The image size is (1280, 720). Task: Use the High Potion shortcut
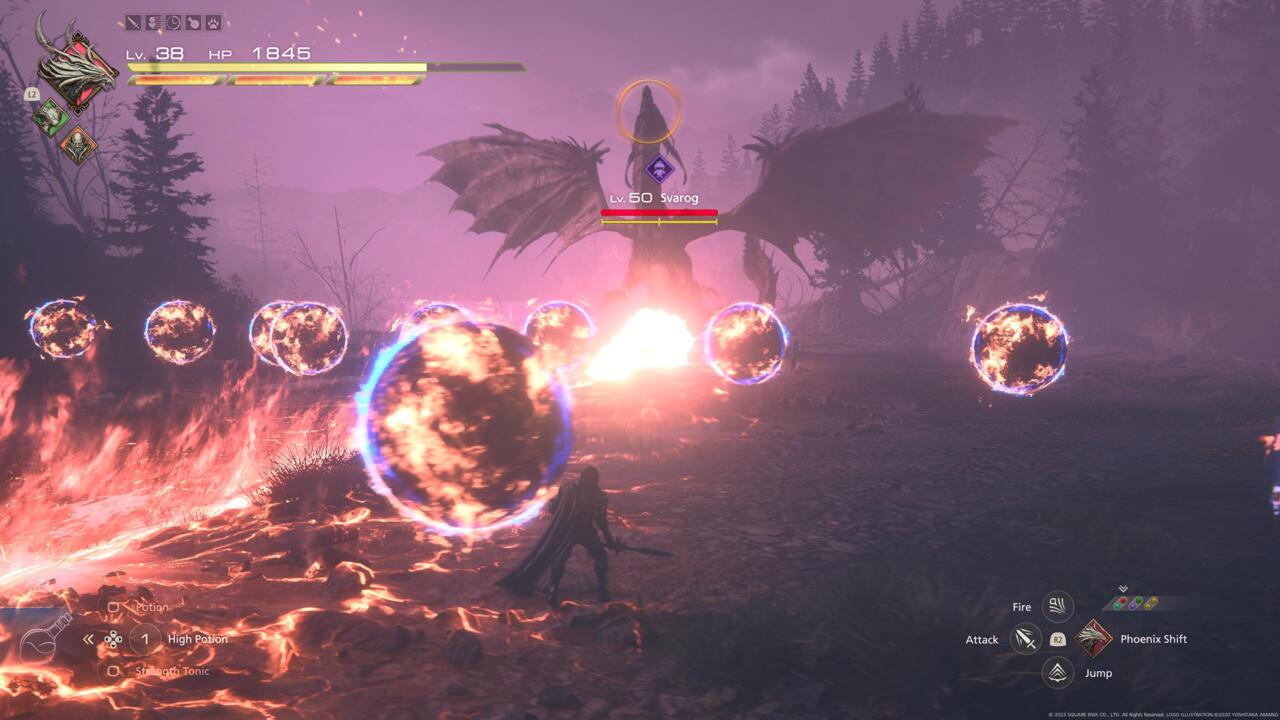(x=145, y=639)
